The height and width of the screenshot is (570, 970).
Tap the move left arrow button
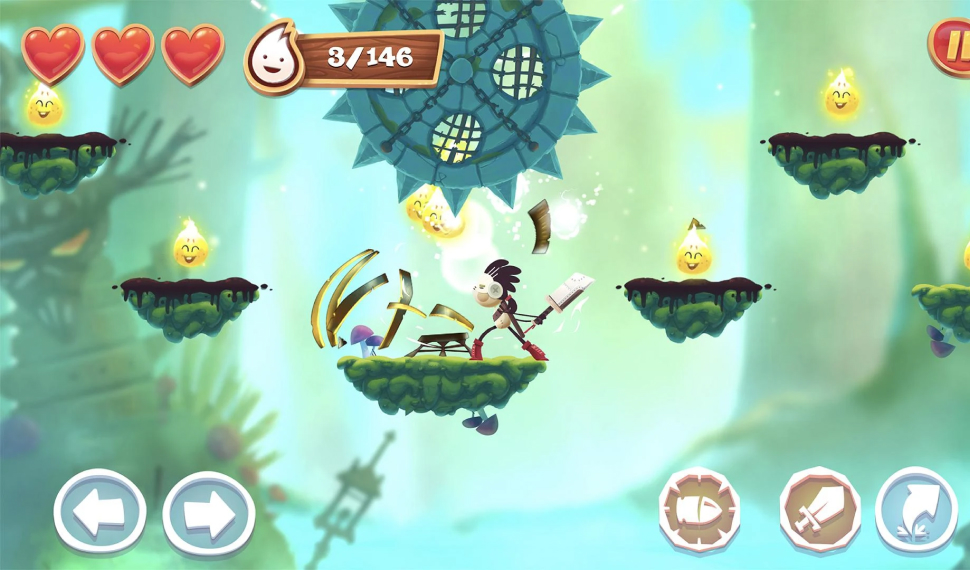(100, 511)
